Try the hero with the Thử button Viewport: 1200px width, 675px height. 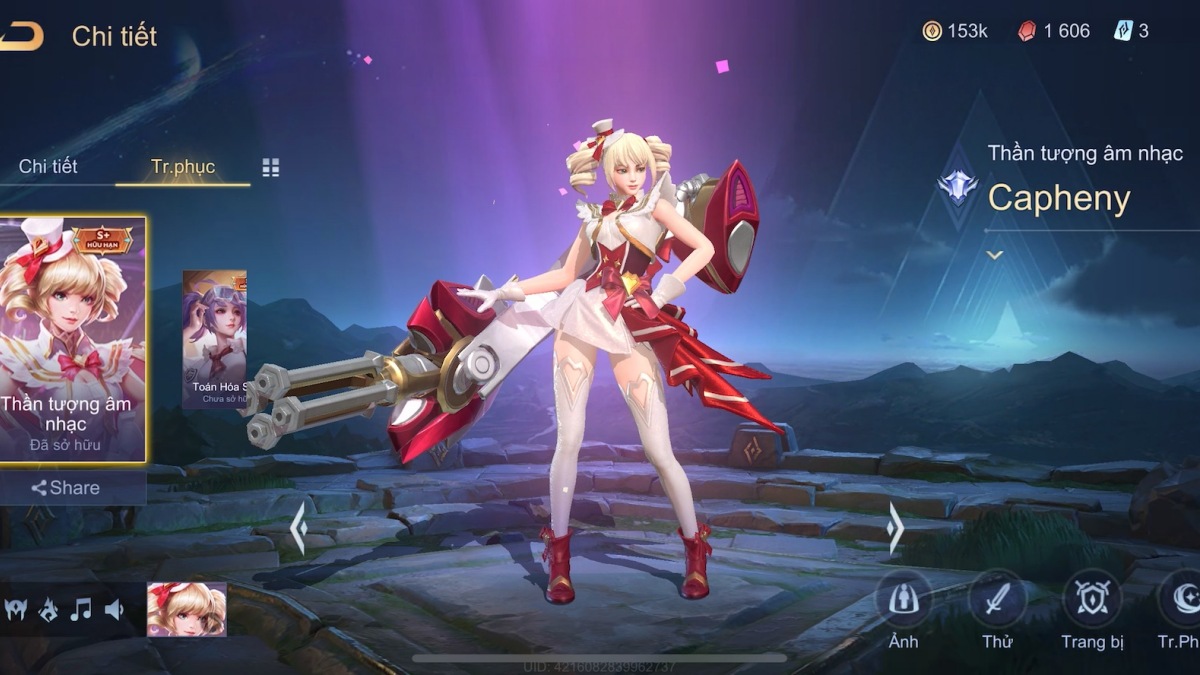click(x=997, y=601)
